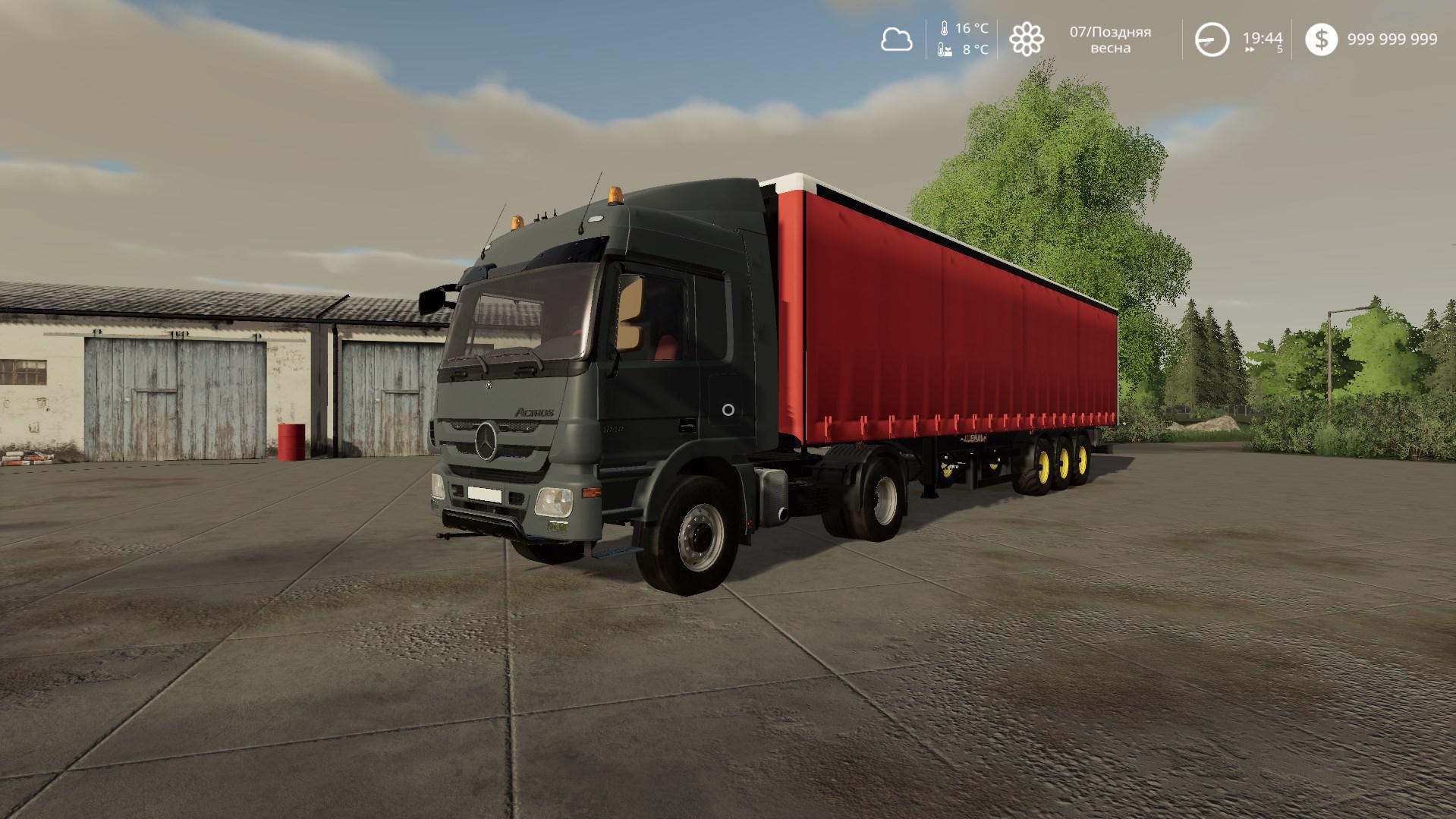This screenshot has width=1456, height=819.
Task: Click the fast-forward arrows under the time
Action: [x=1248, y=49]
